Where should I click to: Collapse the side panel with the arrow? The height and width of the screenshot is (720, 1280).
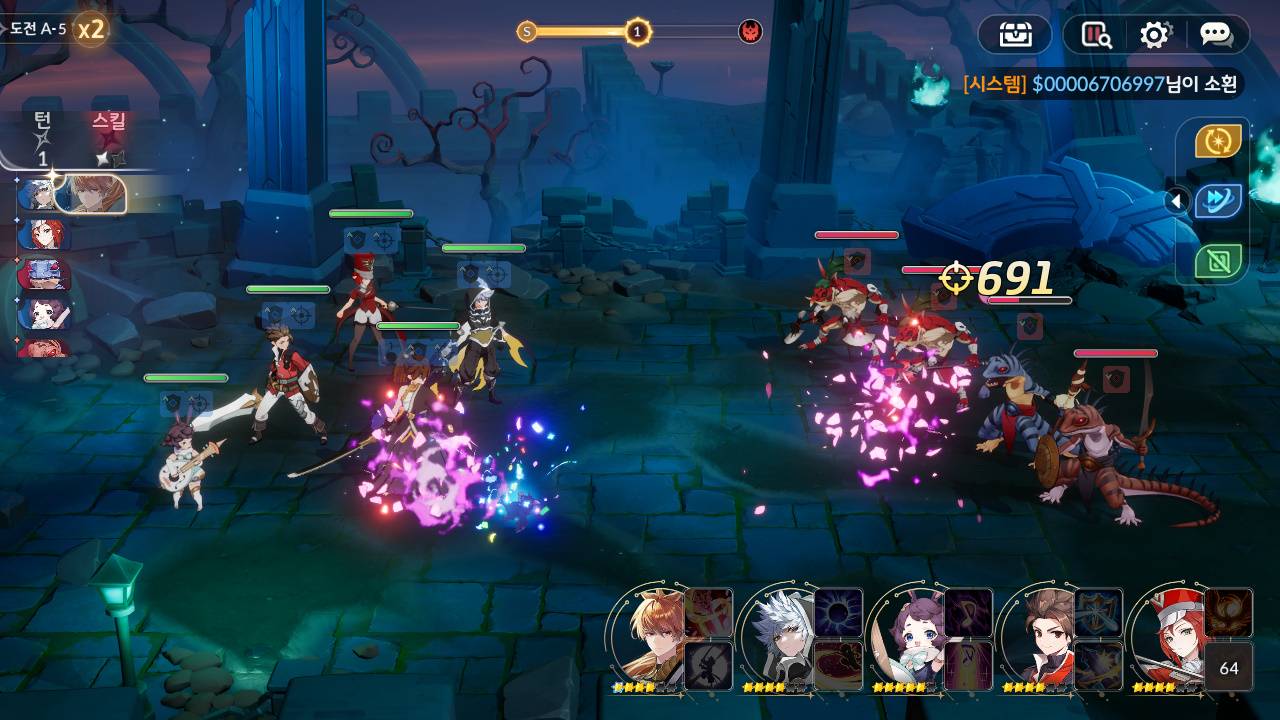(x=1177, y=201)
